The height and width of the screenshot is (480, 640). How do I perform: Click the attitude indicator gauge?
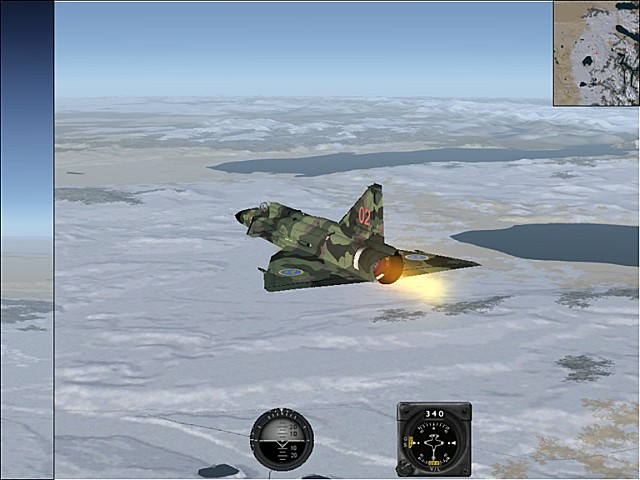pos(281,439)
